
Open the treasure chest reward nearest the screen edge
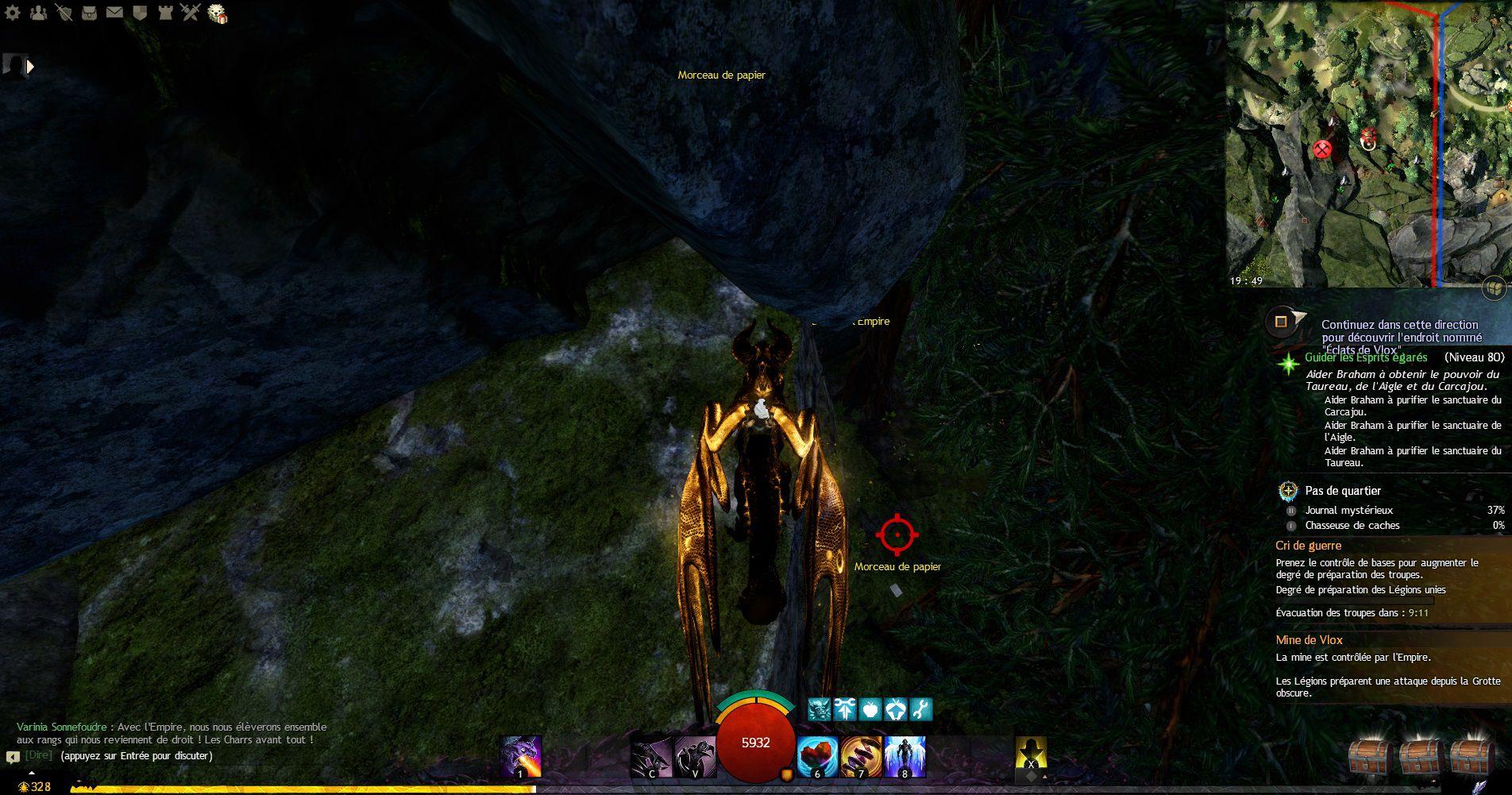click(1470, 758)
